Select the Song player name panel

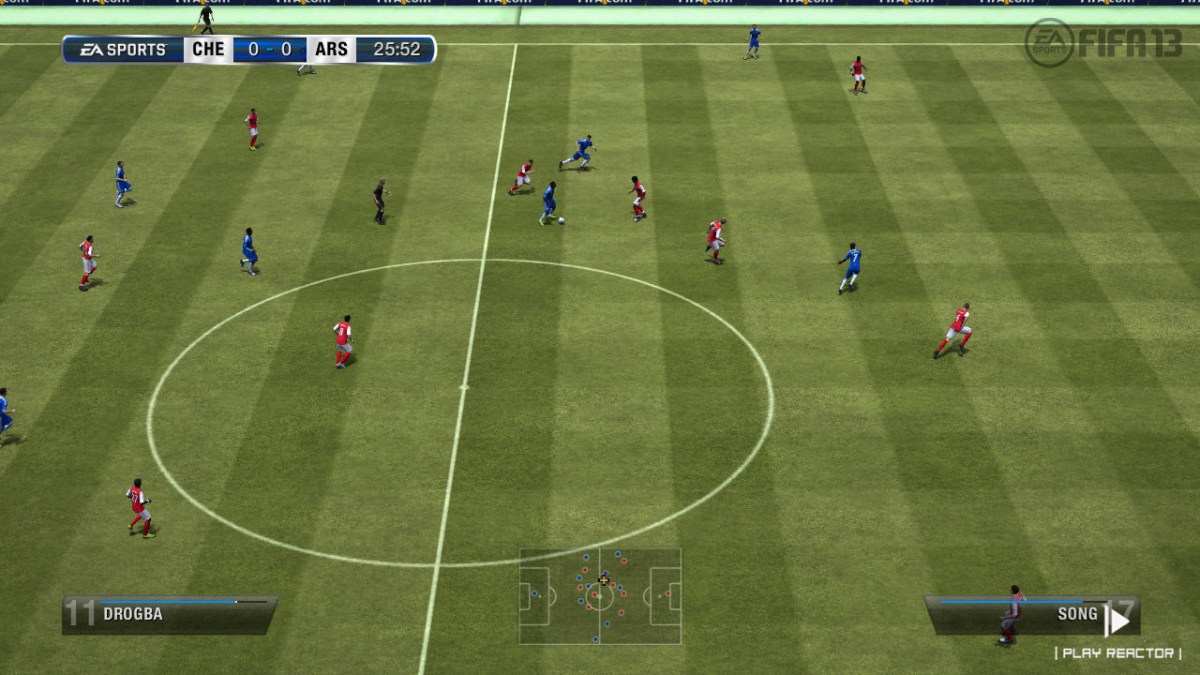coord(1030,614)
